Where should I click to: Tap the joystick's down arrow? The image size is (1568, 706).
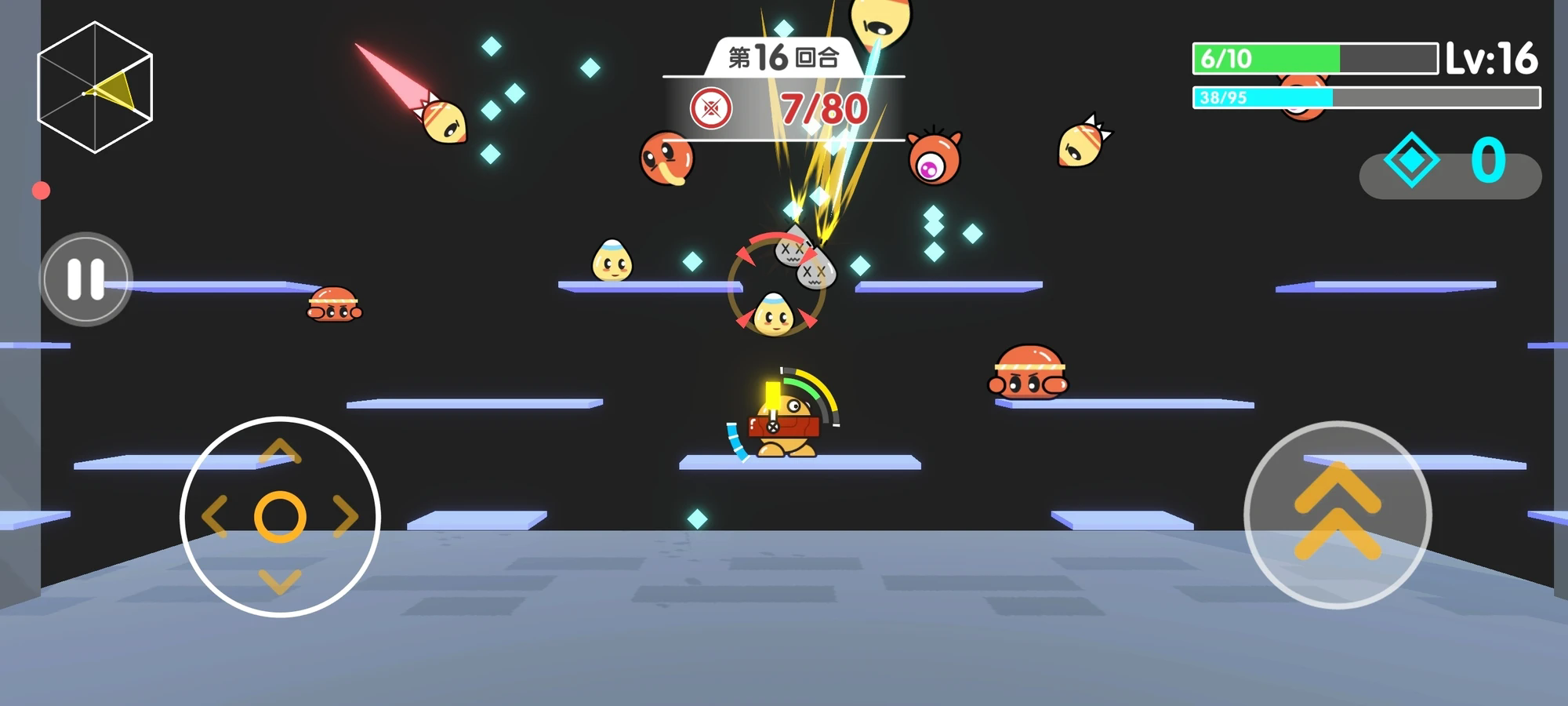(x=280, y=581)
